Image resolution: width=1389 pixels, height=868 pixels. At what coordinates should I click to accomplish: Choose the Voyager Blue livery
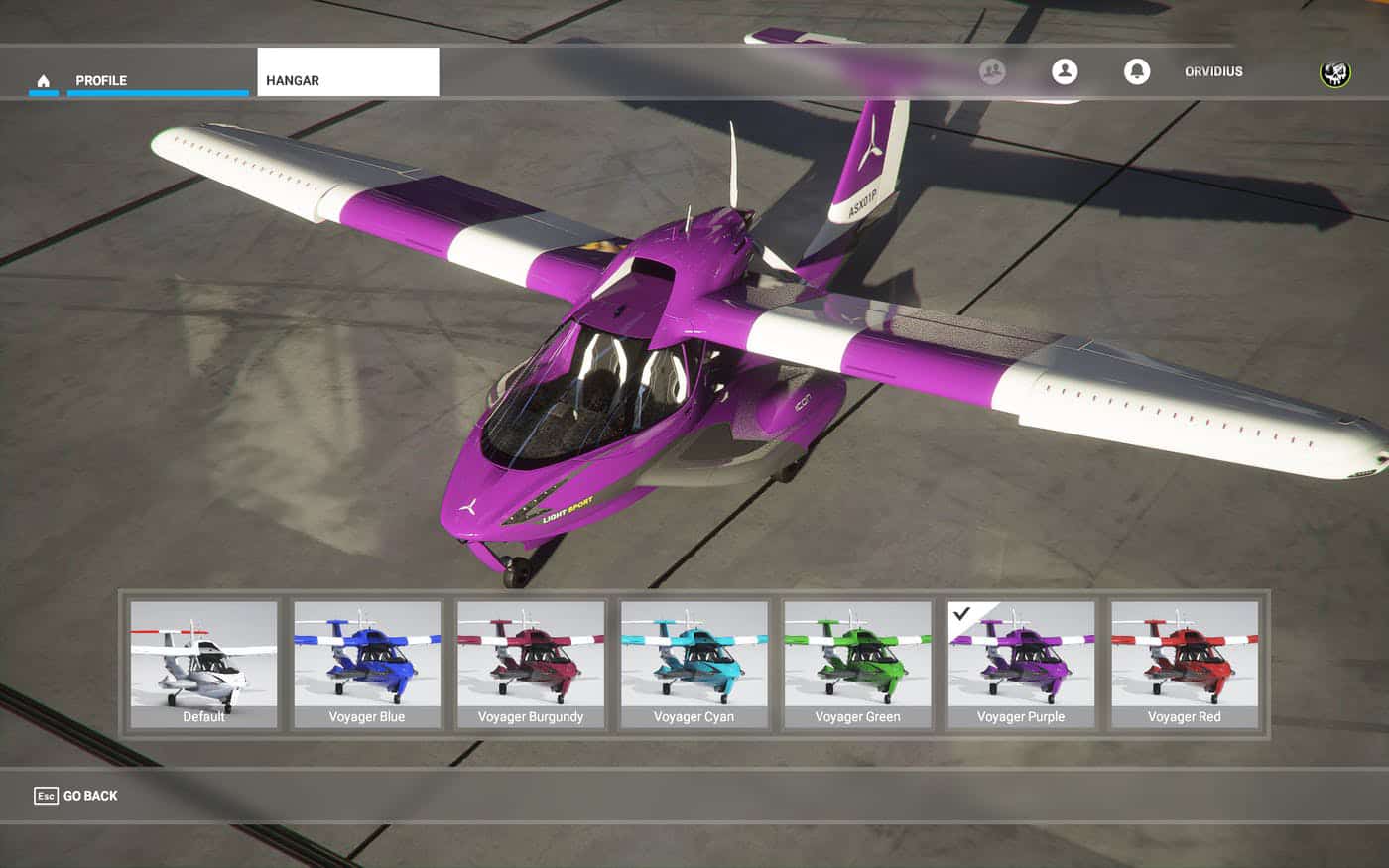(367, 664)
